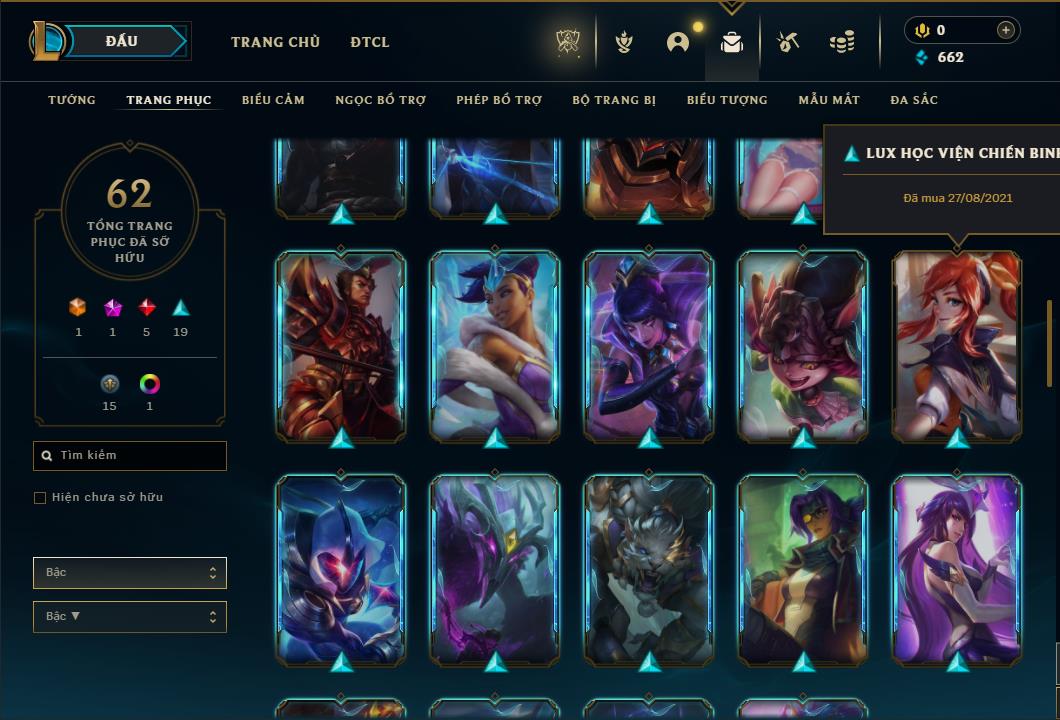
Task: Open the store coins icon
Action: coord(842,42)
